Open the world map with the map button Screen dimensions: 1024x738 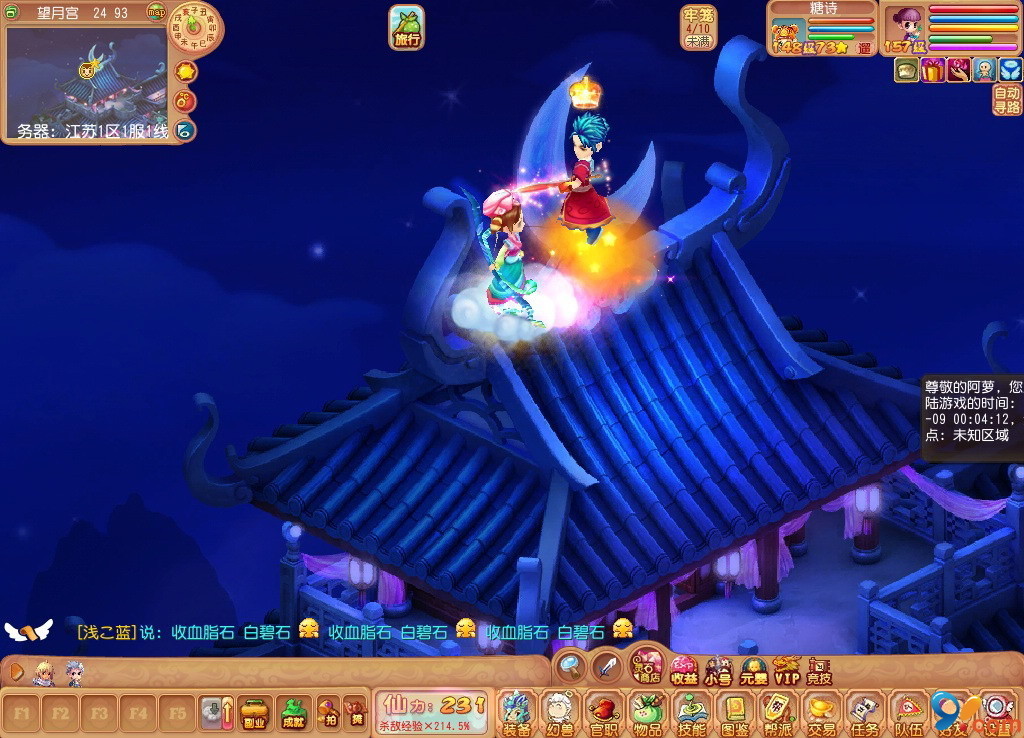[x=156, y=12]
